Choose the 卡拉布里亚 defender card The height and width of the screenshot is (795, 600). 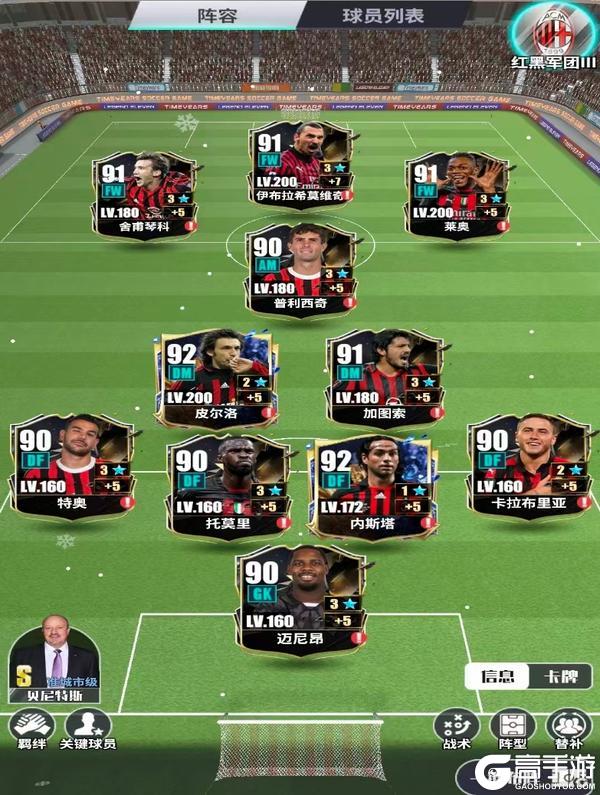(x=525, y=460)
